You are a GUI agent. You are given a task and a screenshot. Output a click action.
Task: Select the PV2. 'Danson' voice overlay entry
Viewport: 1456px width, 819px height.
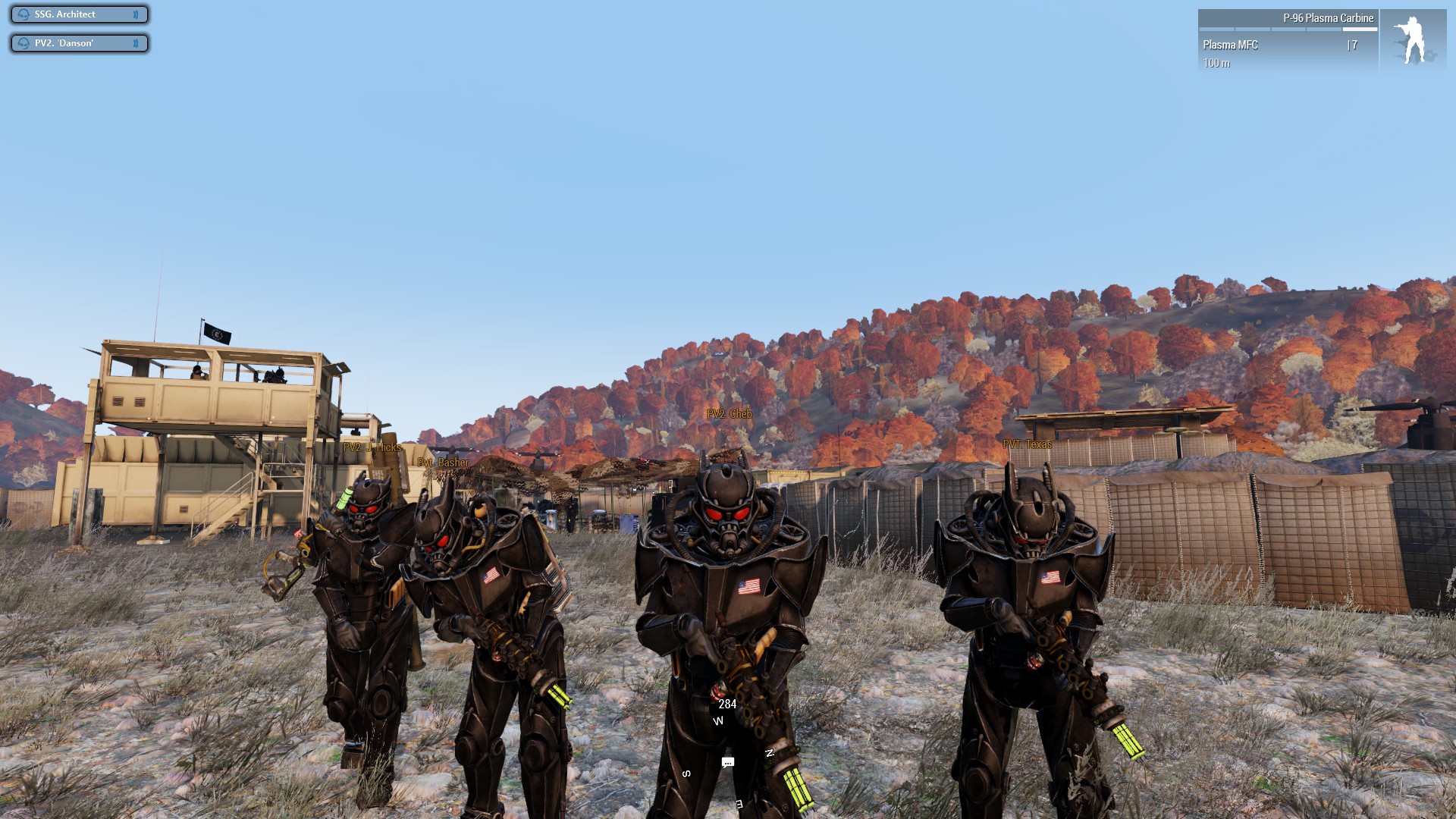pyautogui.click(x=79, y=43)
